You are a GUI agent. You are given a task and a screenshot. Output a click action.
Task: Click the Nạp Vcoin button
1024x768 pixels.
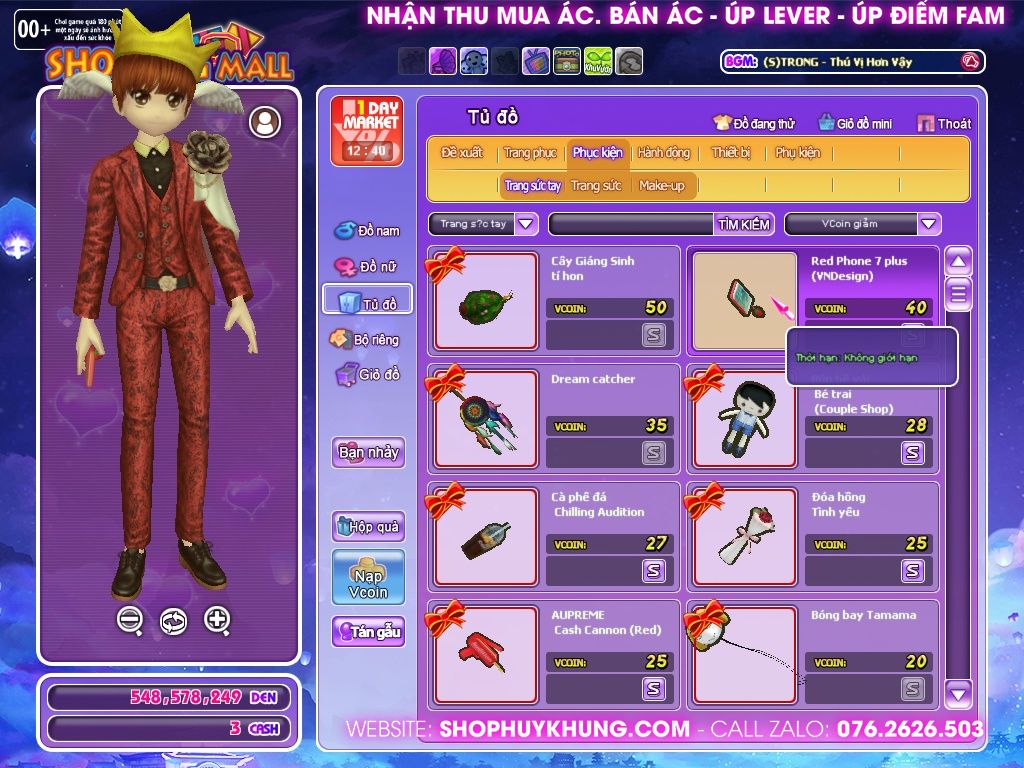click(368, 577)
